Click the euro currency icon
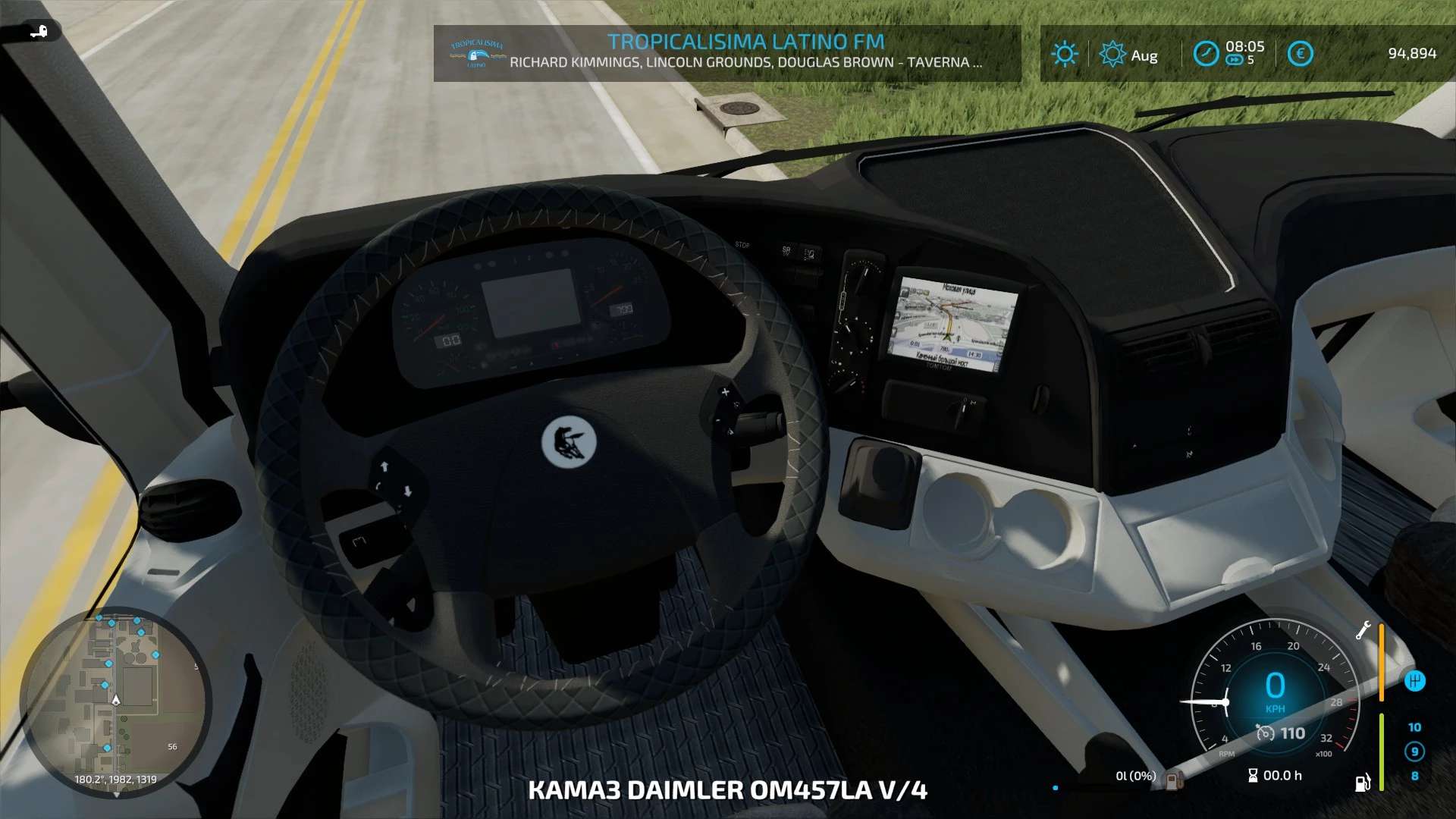The width and height of the screenshot is (1456, 819). click(x=1300, y=54)
